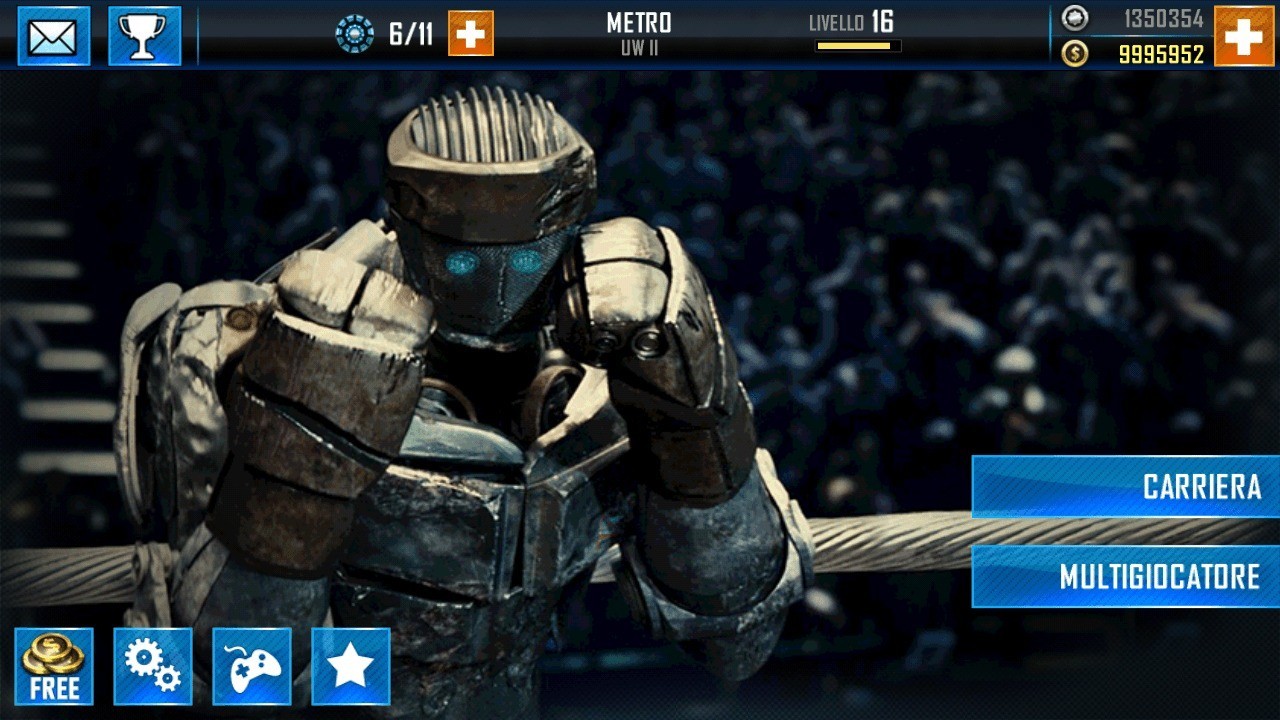
Task: Open the gear settings menu
Action: [x=153, y=666]
